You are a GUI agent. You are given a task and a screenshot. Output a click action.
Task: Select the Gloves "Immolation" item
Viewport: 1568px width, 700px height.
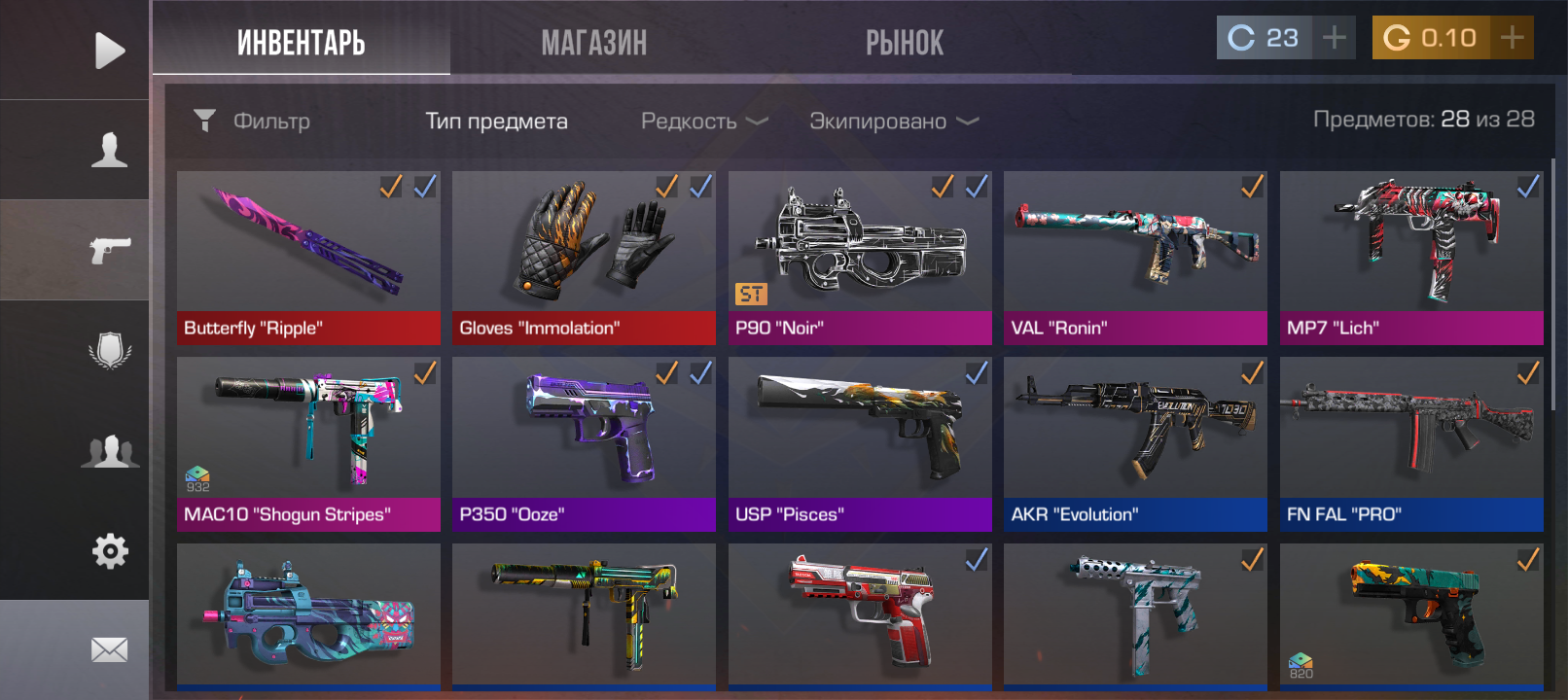(584, 258)
